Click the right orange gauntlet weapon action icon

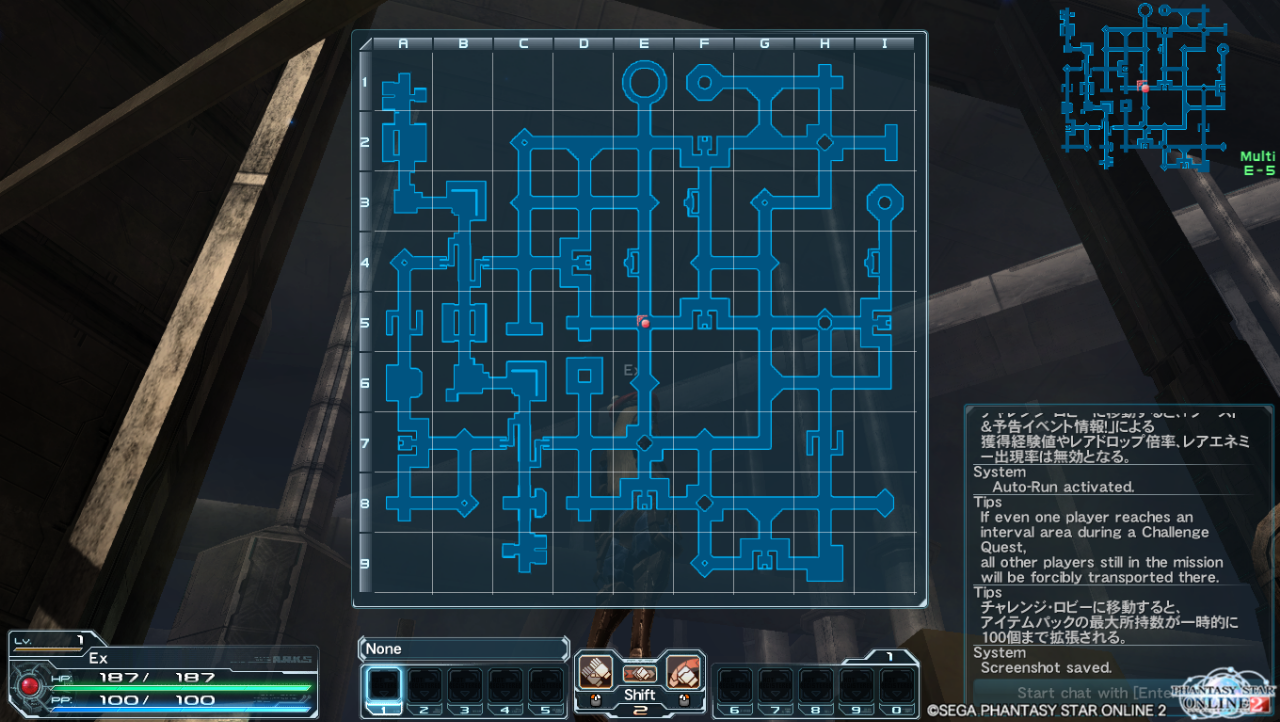tap(683, 670)
